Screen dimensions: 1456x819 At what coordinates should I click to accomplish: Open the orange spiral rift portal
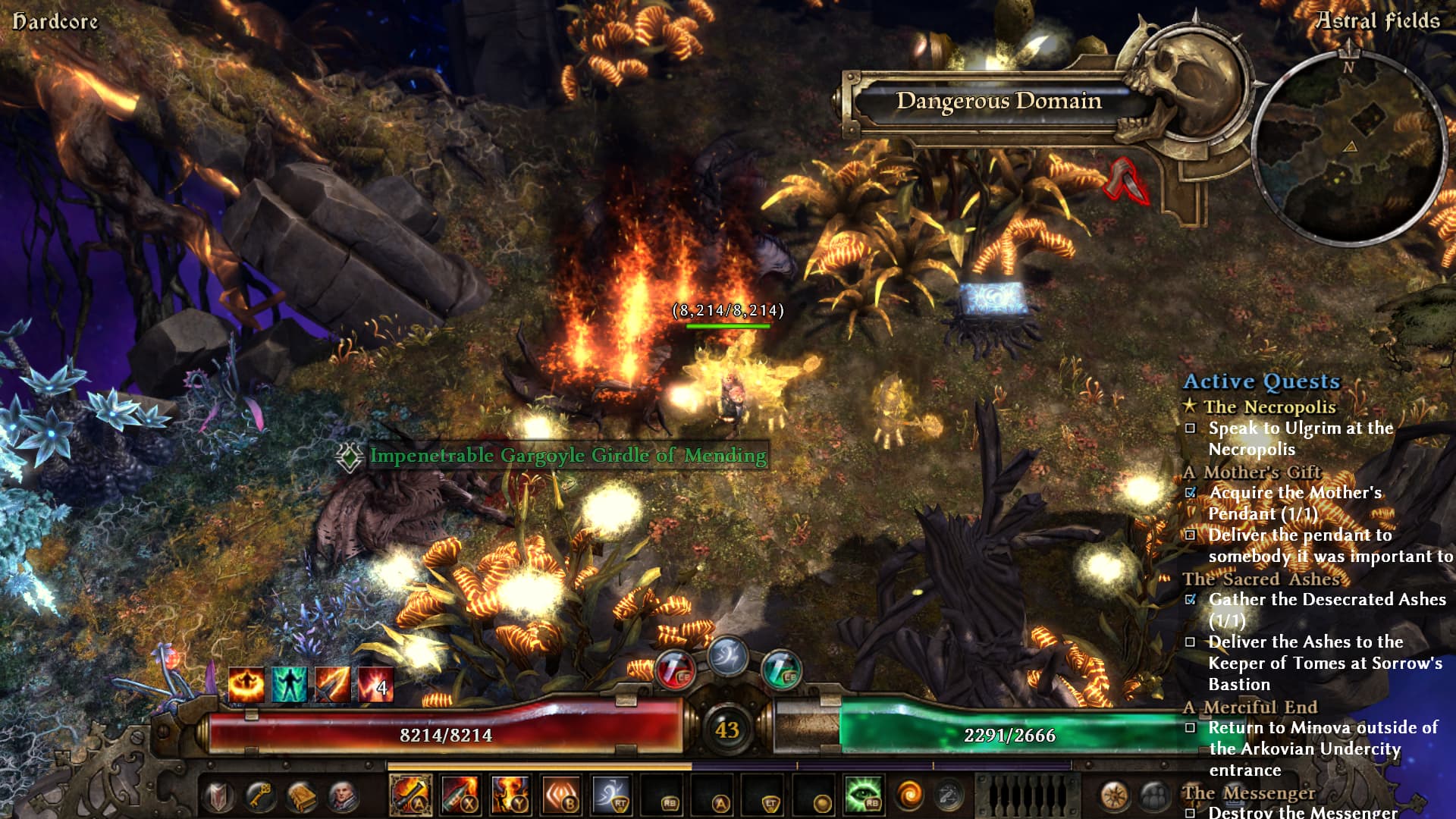(909, 796)
